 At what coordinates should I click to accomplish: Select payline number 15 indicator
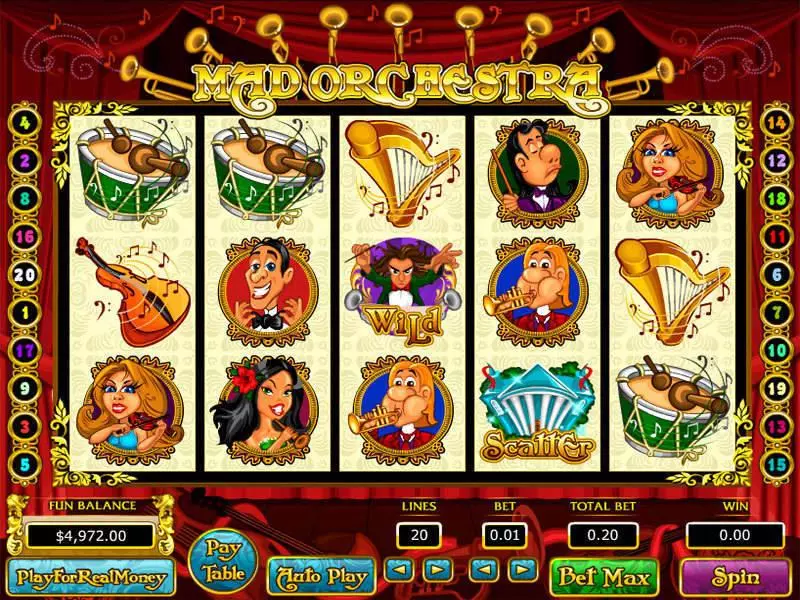pos(776,465)
